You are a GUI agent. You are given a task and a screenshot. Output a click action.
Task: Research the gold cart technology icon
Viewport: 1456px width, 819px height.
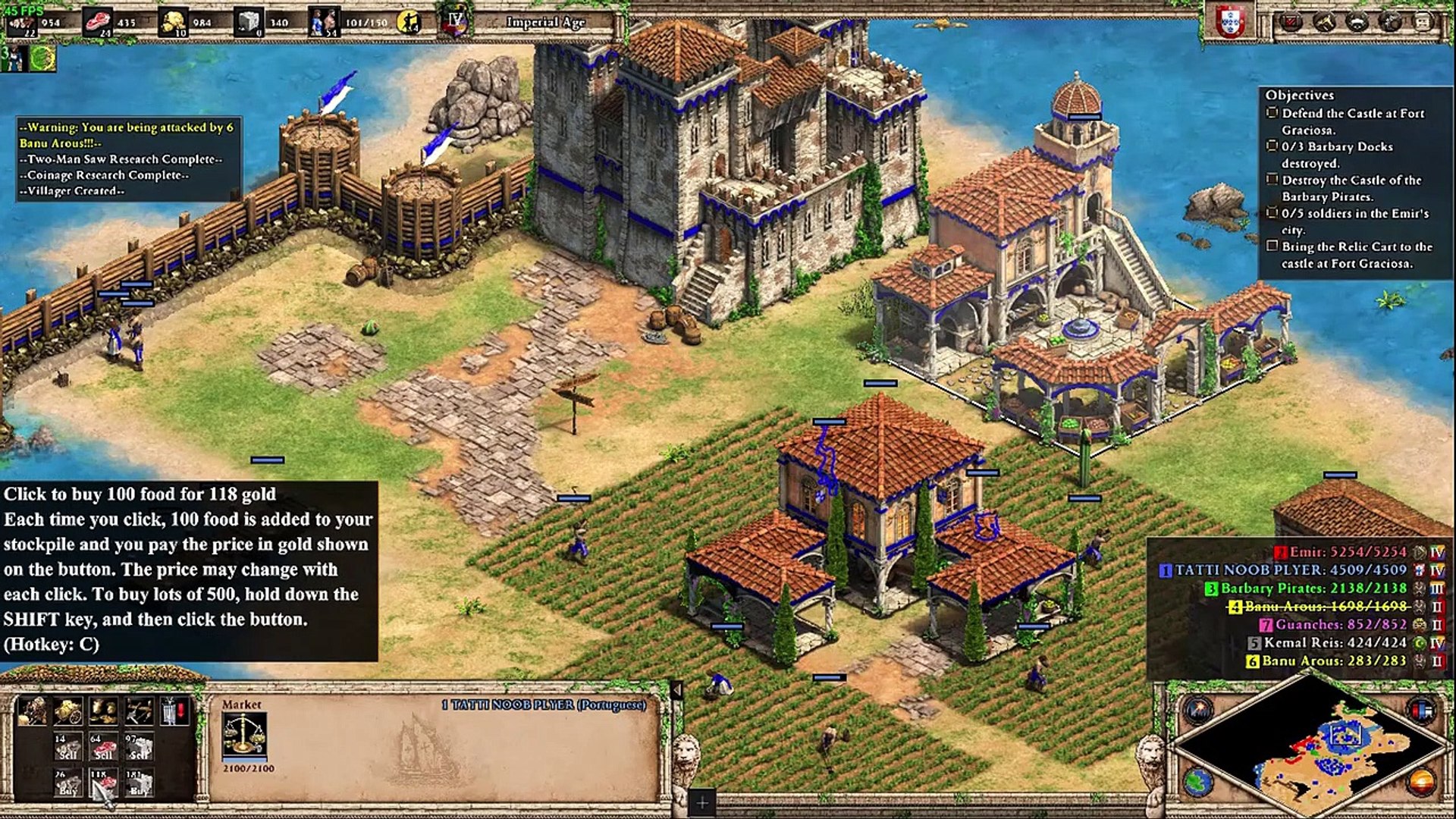(67, 712)
